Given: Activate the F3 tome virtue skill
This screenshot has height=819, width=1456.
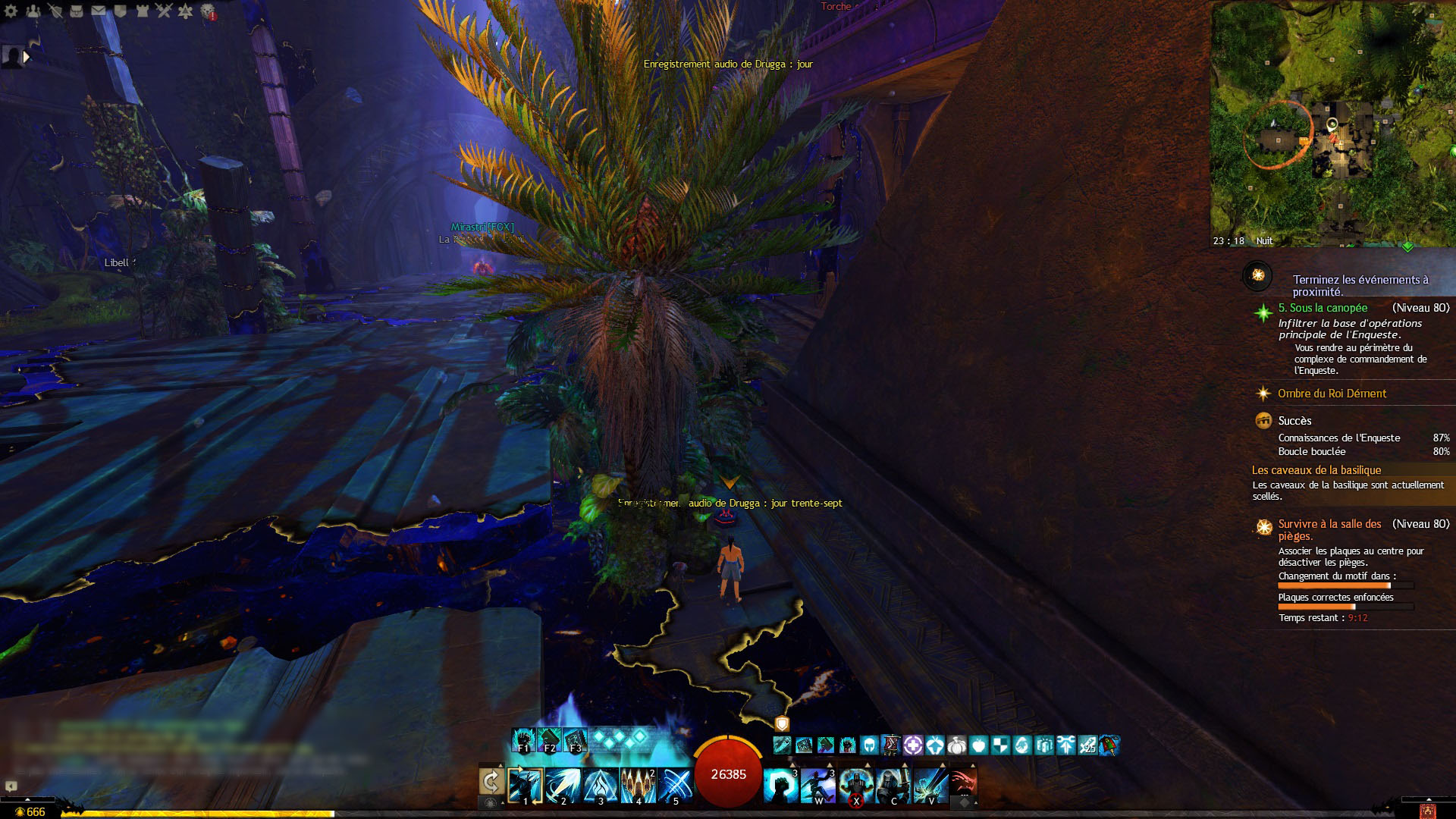Looking at the screenshot, I should click(576, 740).
